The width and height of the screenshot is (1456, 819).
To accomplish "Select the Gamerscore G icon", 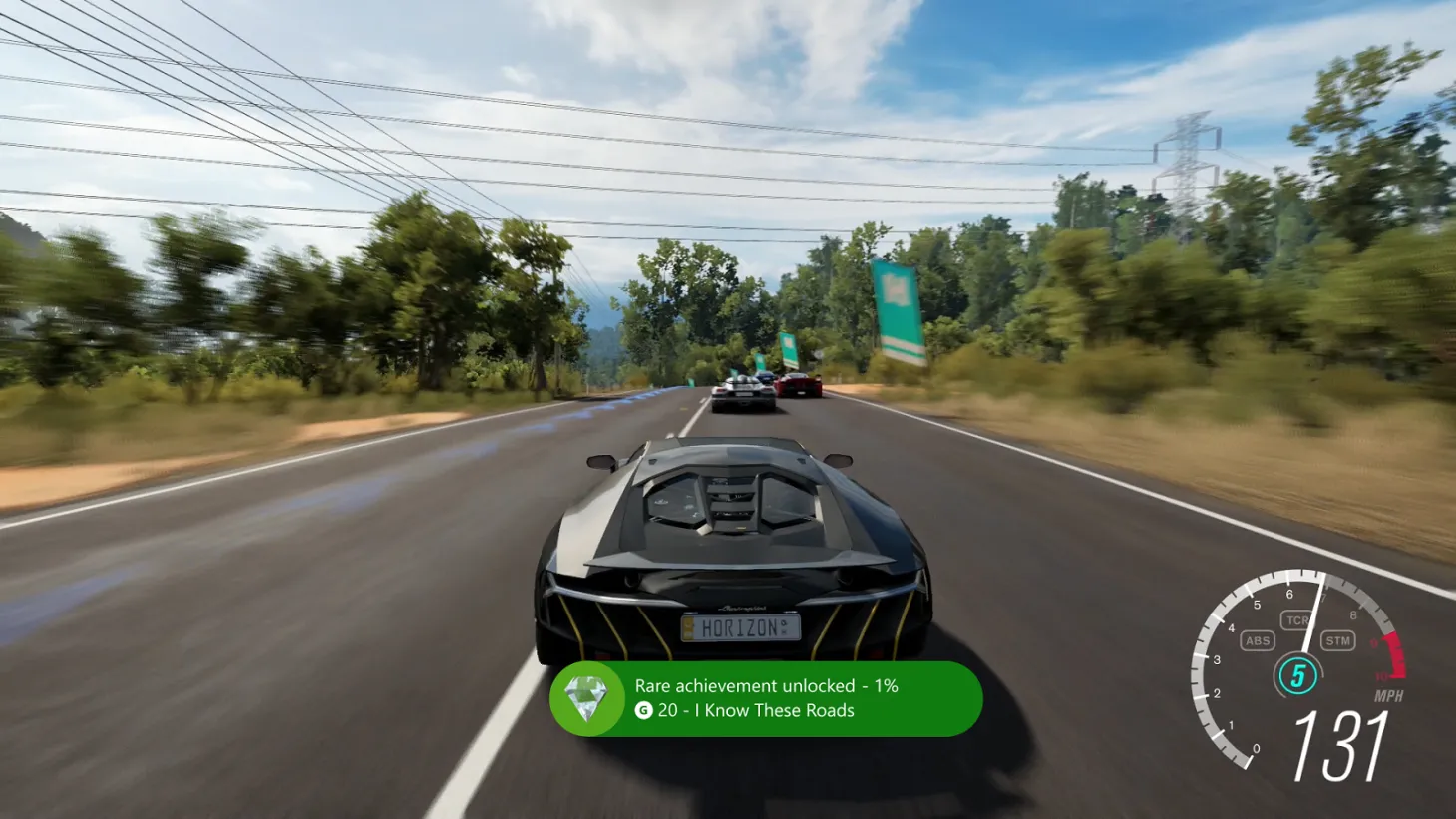I will tap(643, 711).
